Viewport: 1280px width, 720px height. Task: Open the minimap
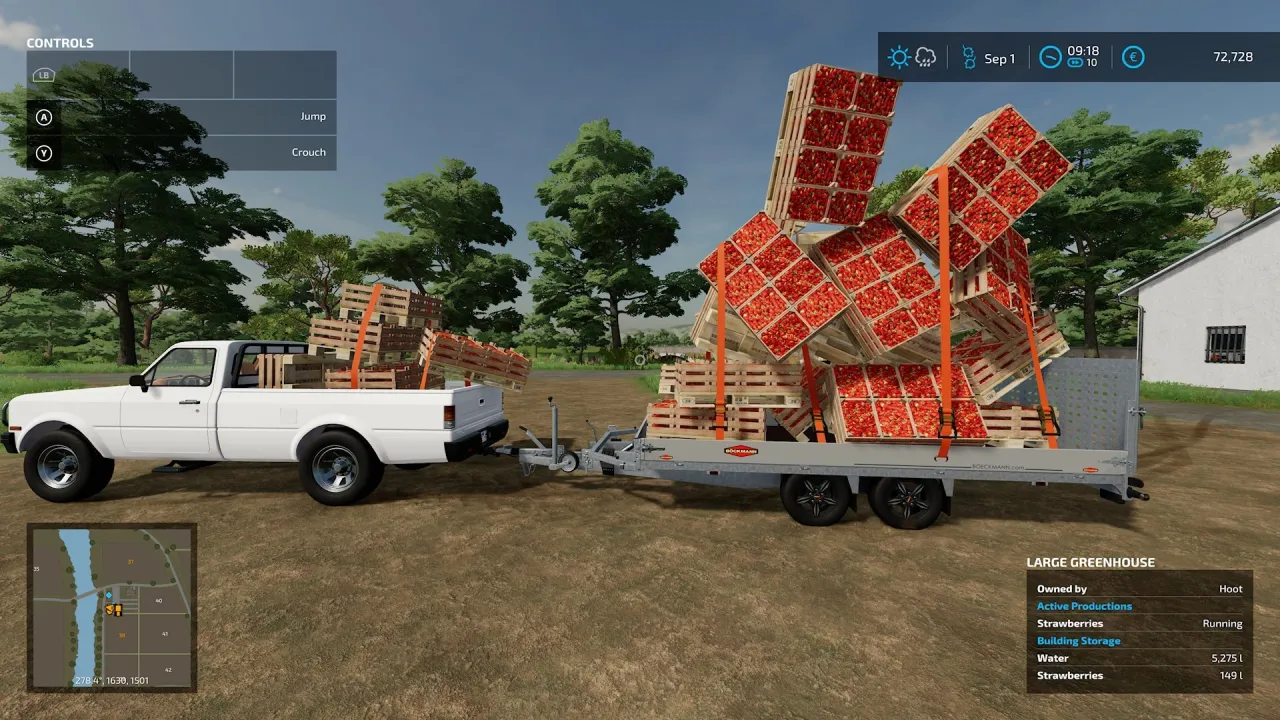coord(112,607)
